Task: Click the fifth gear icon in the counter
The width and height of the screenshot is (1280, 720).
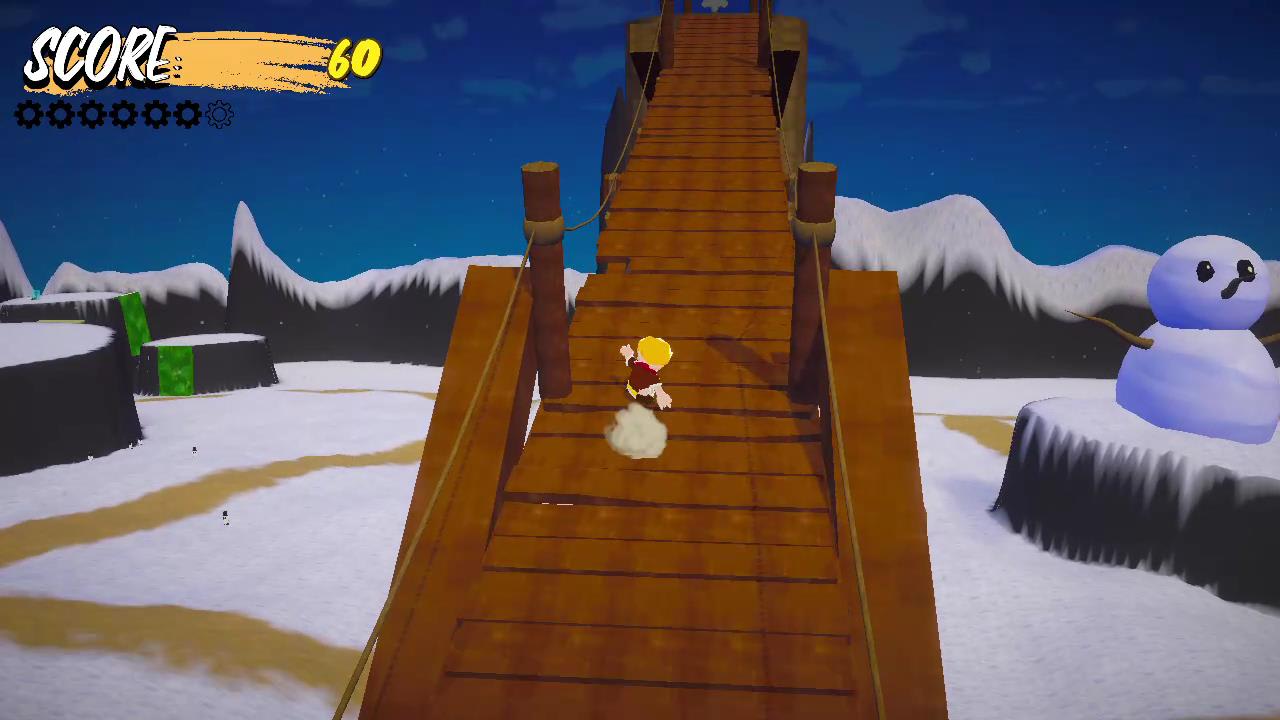Action: 156,114
